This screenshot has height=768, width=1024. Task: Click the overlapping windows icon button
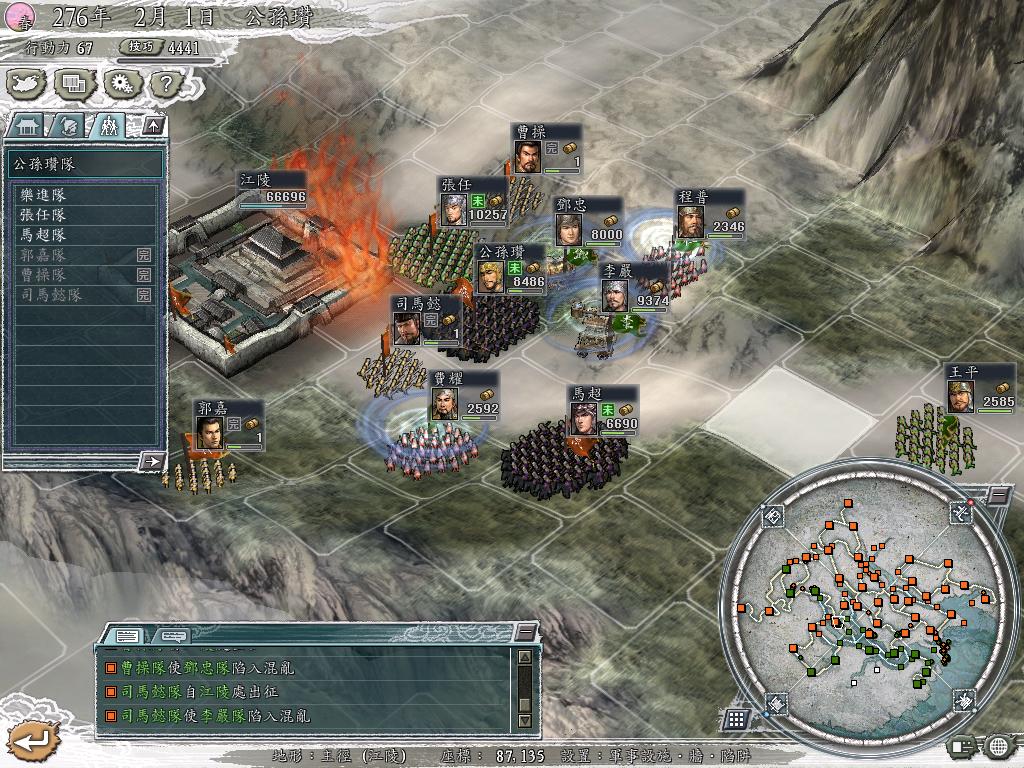[74, 83]
